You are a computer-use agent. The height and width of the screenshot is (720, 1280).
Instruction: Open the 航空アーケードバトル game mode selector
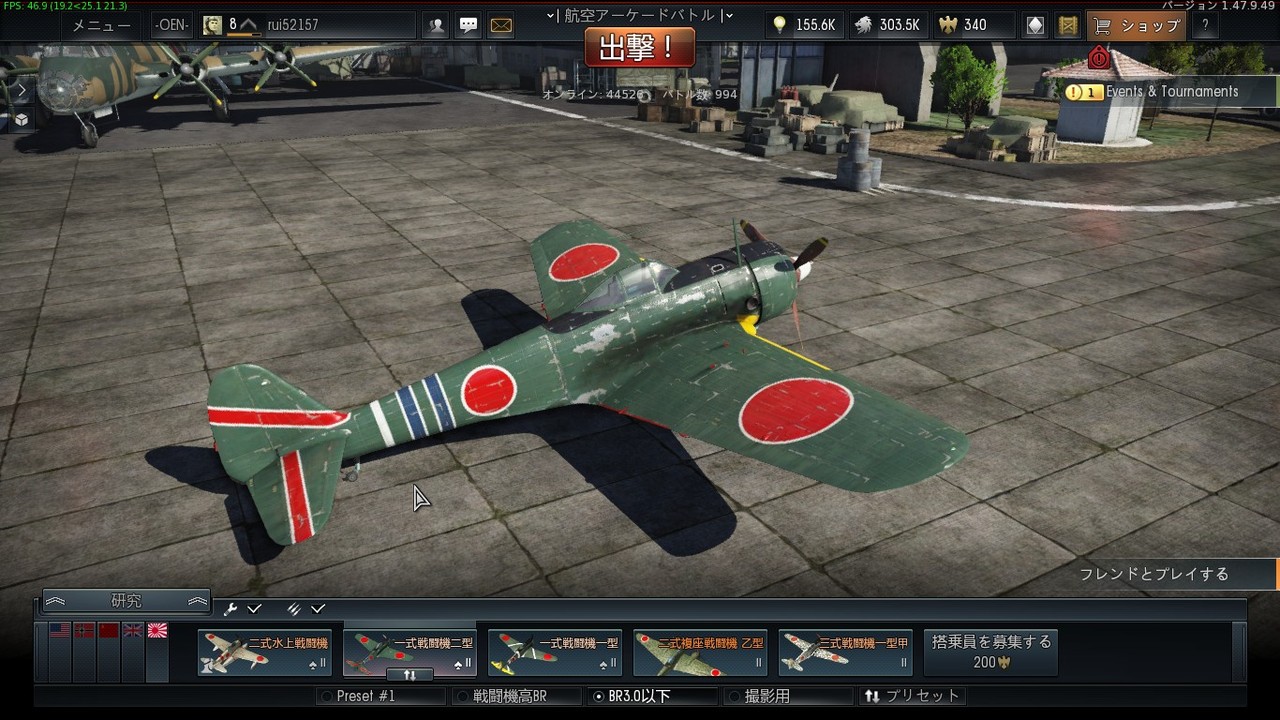640,15
